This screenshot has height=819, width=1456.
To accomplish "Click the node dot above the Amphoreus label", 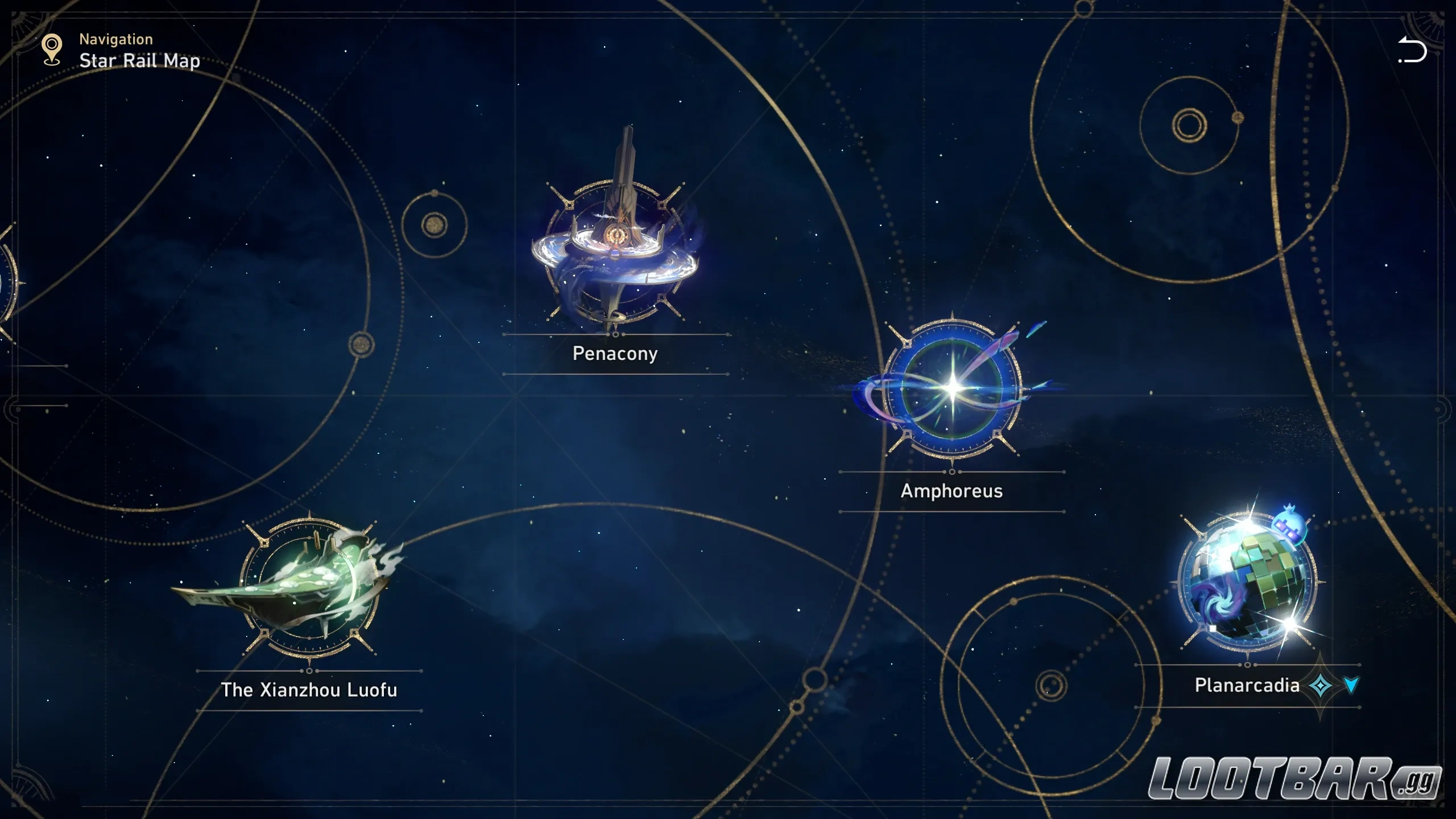I will [x=951, y=472].
